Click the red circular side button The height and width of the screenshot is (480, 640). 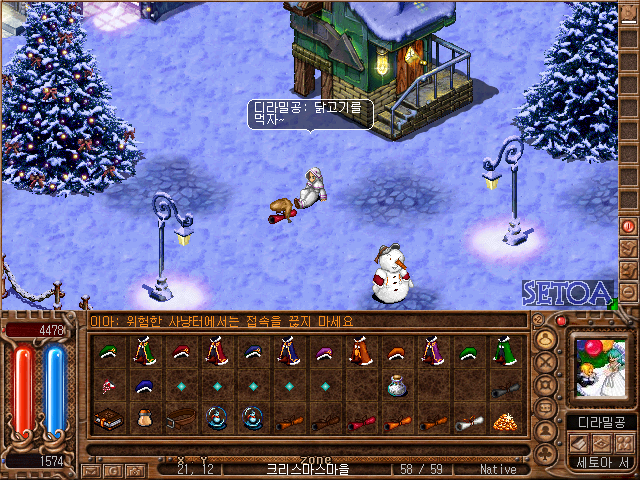[629, 226]
